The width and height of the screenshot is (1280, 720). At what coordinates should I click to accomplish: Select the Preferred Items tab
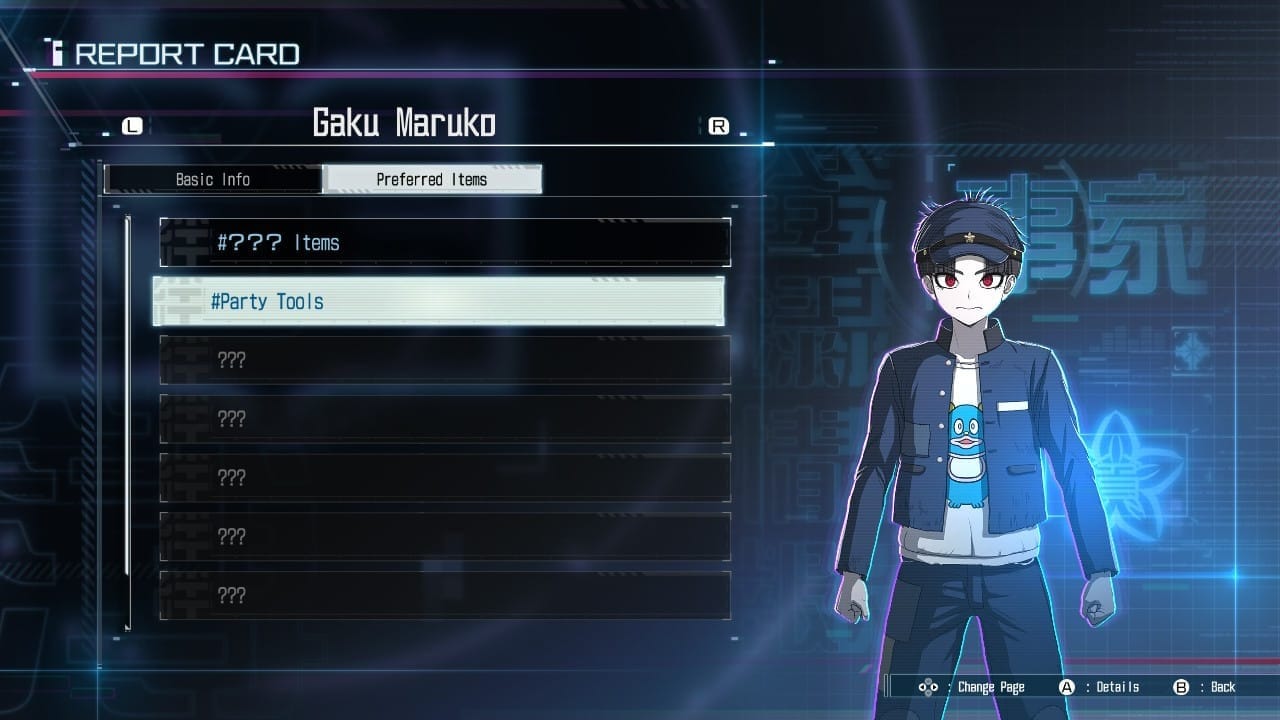point(432,180)
